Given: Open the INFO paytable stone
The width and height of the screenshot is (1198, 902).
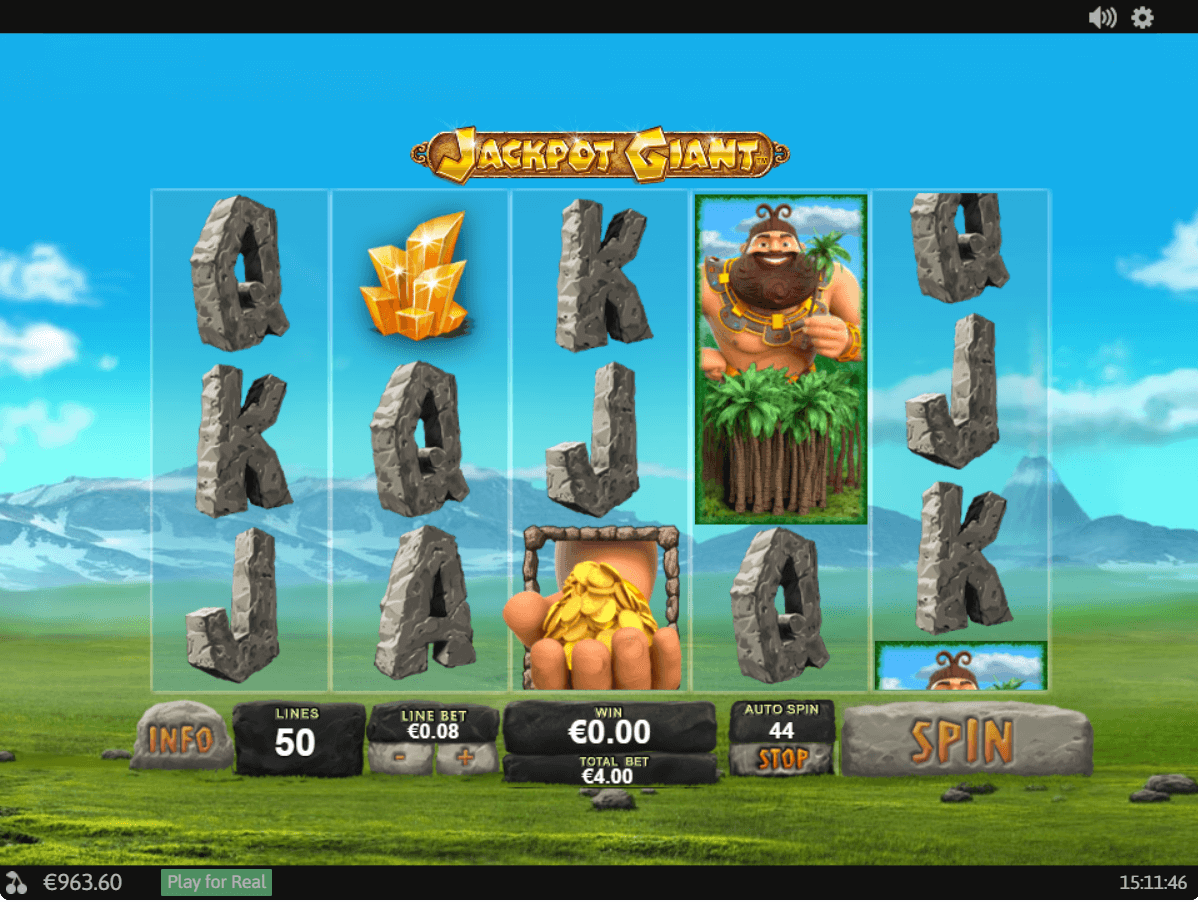Looking at the screenshot, I should [x=181, y=739].
